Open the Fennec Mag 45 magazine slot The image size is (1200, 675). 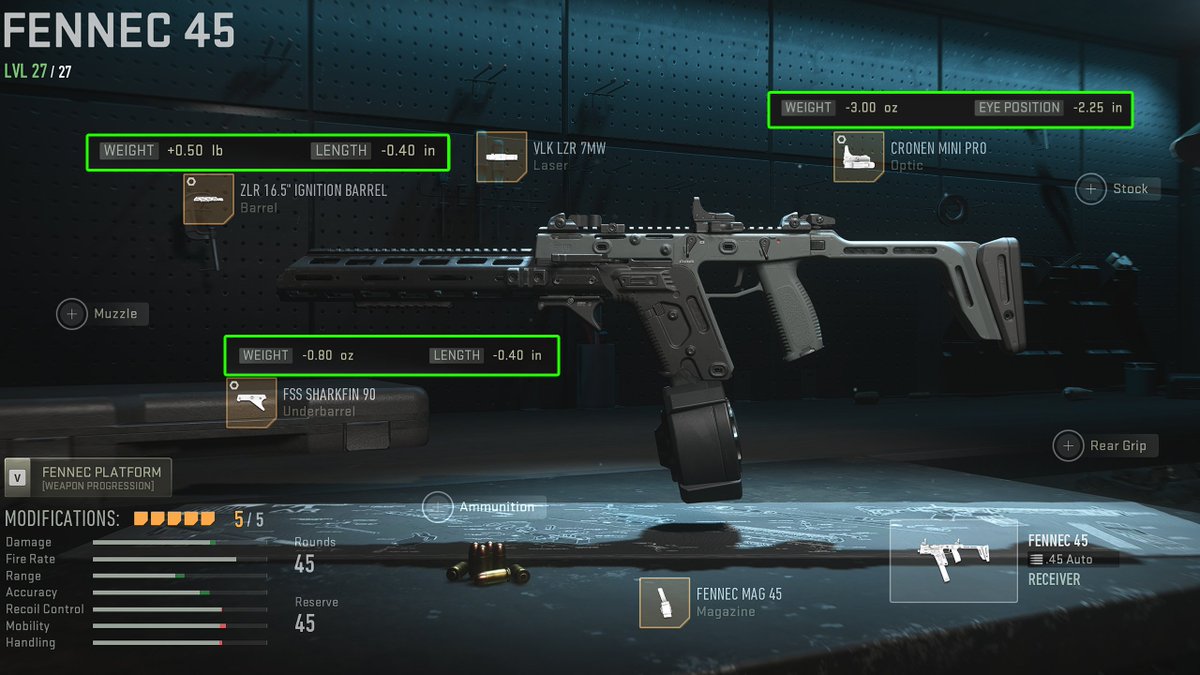point(665,602)
